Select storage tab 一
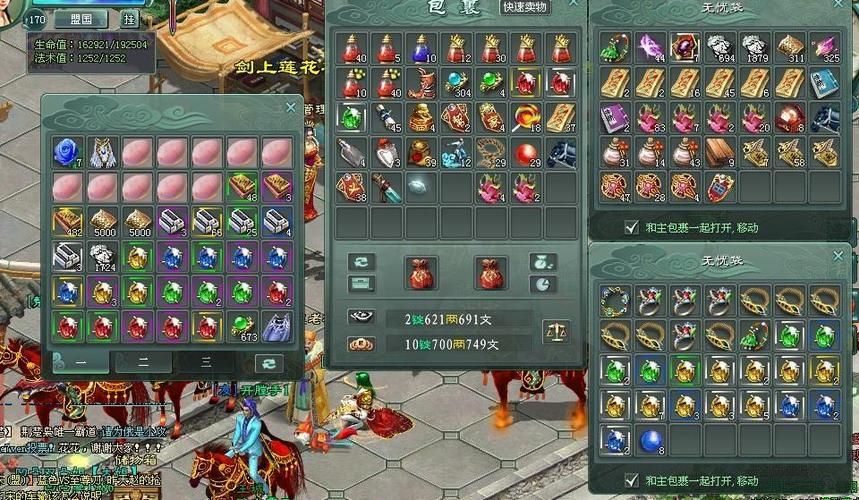 (79, 362)
